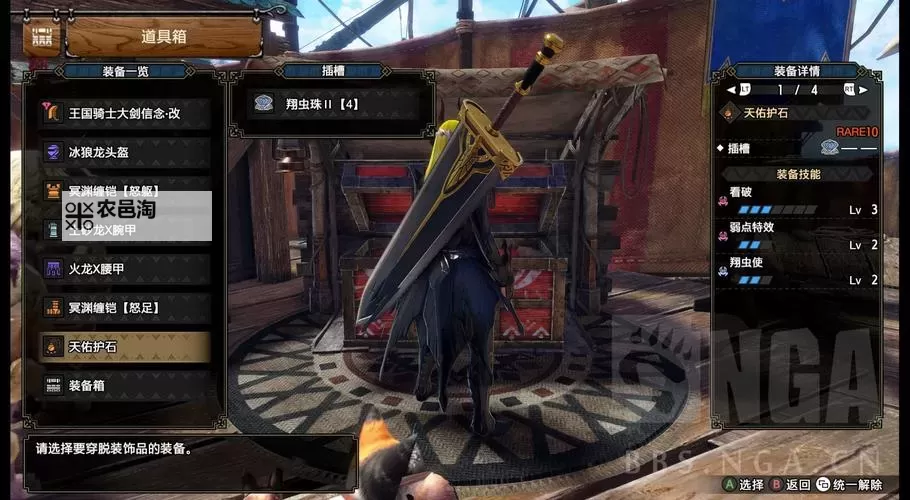Screen dimensions: 910x500
Task: Select the 龙X腕甲 arm armor row
Action: point(125,231)
